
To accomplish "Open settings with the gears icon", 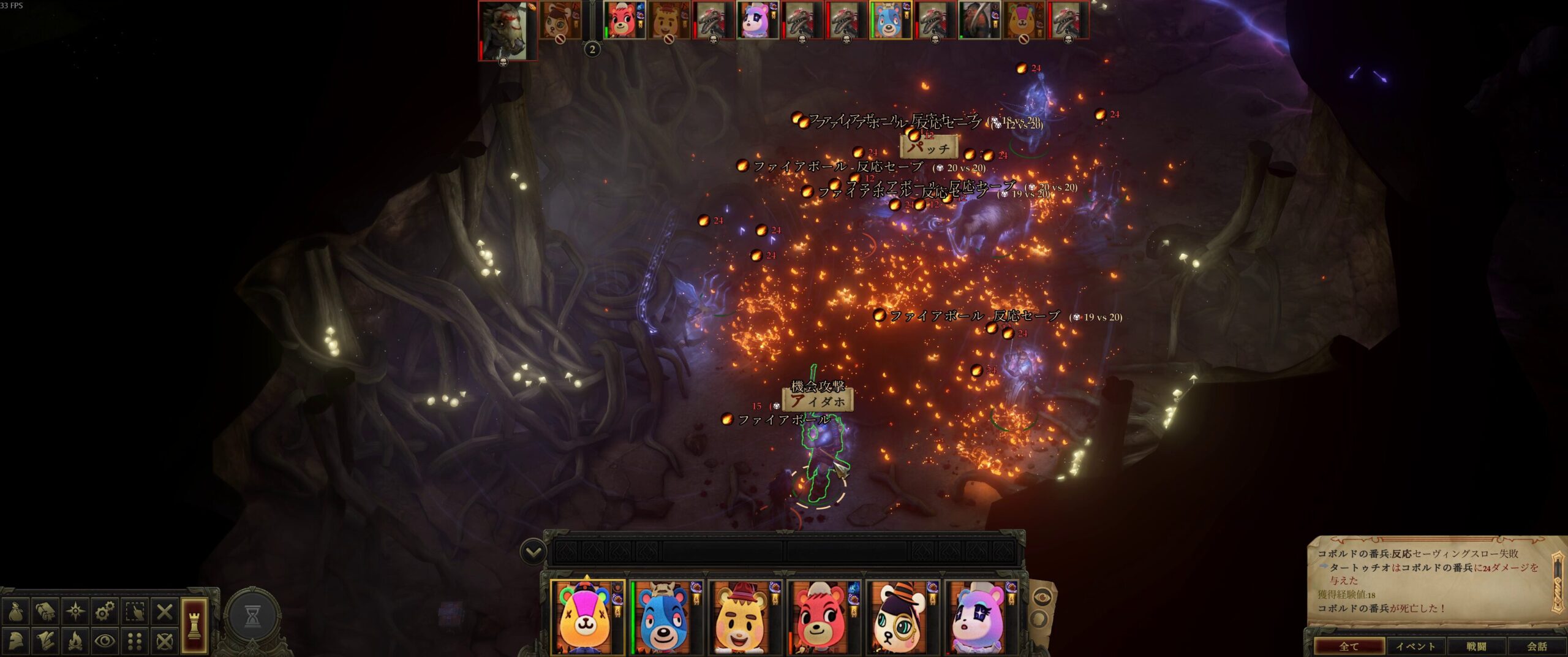I will 105,611.
